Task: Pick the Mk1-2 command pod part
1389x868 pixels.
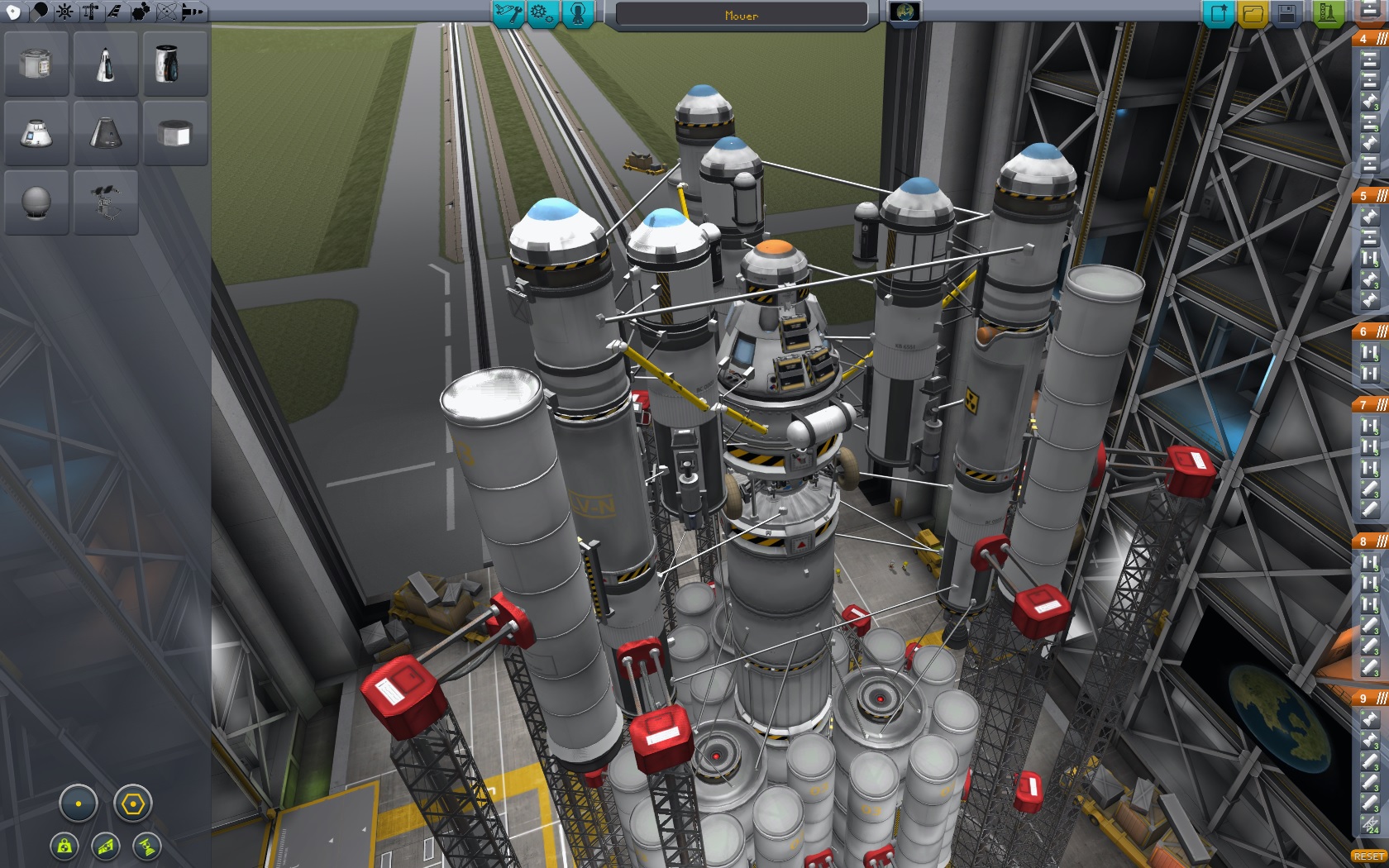Action: [x=36, y=133]
